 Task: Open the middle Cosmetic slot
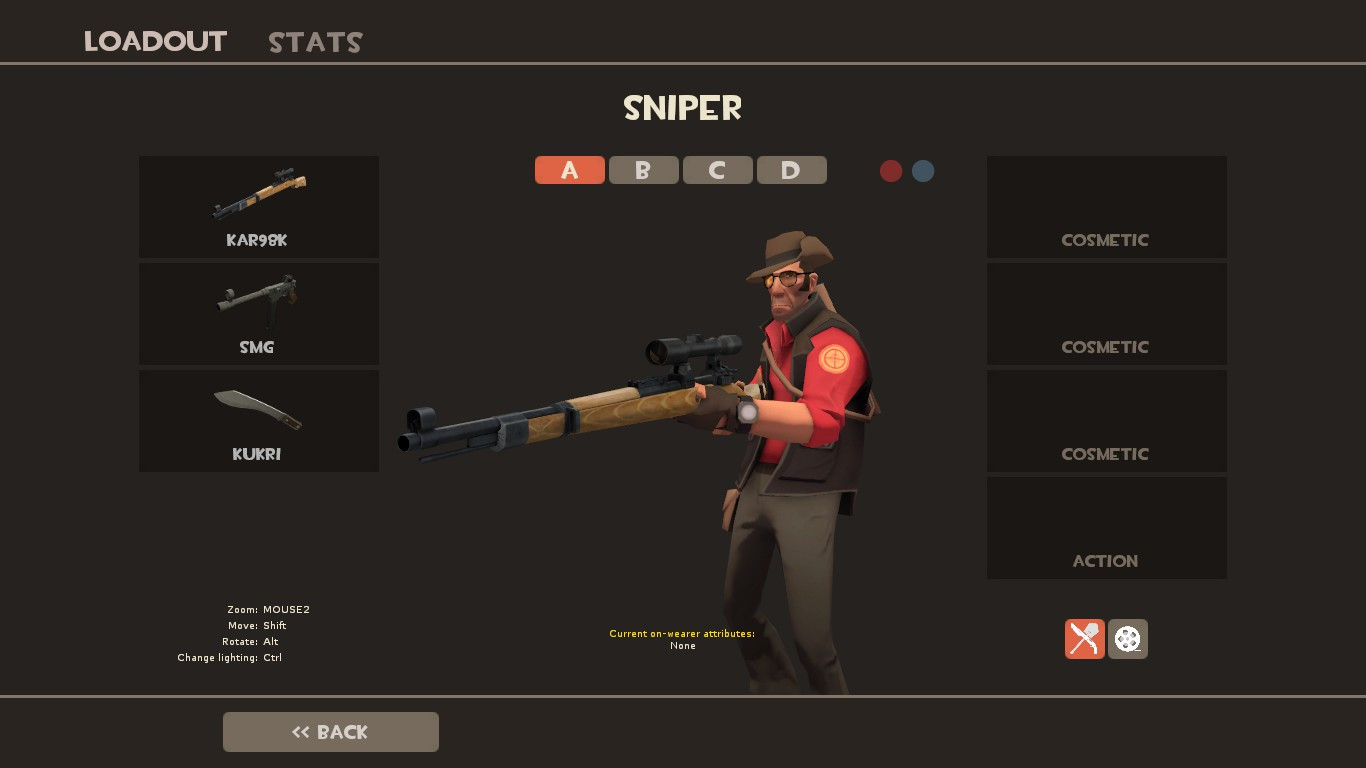point(1106,313)
